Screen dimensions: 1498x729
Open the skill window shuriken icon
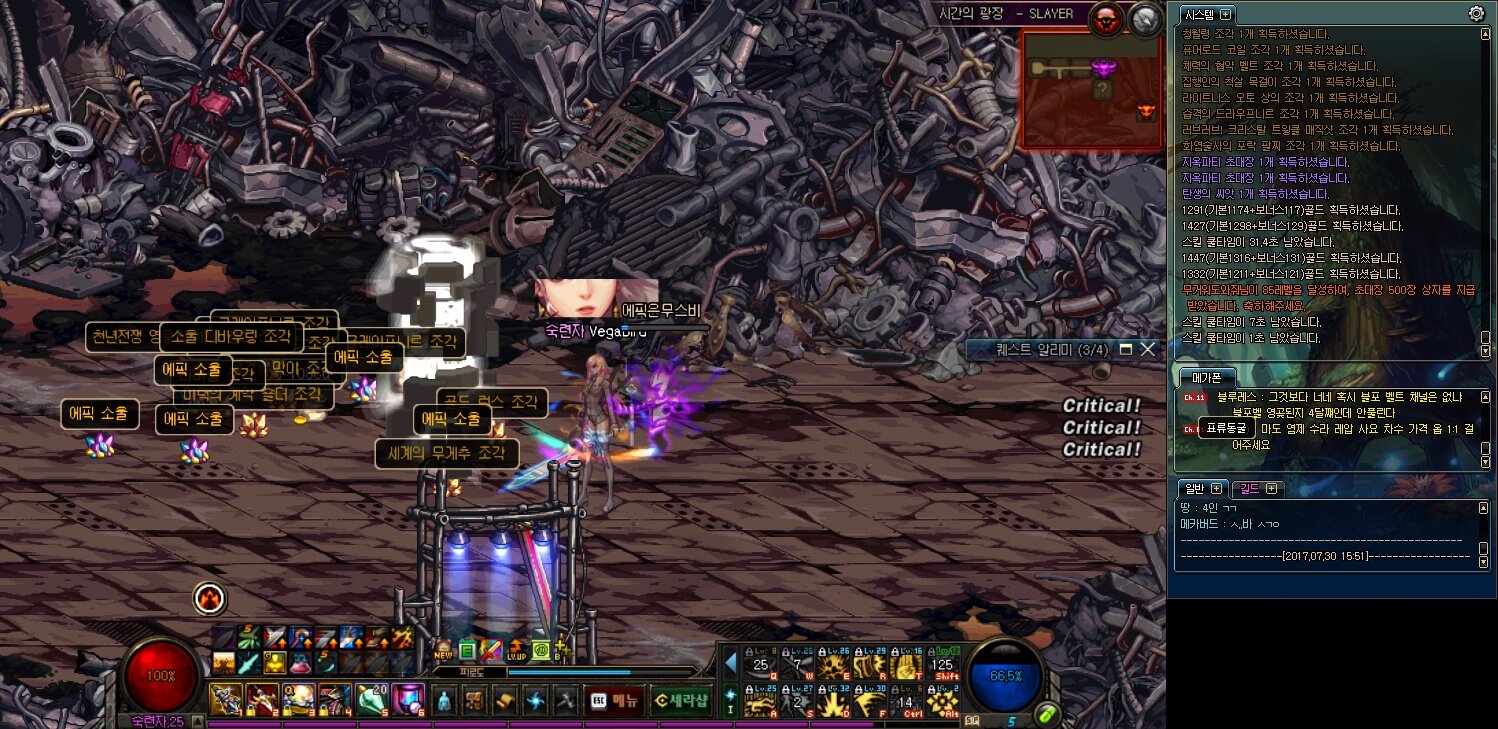535,700
